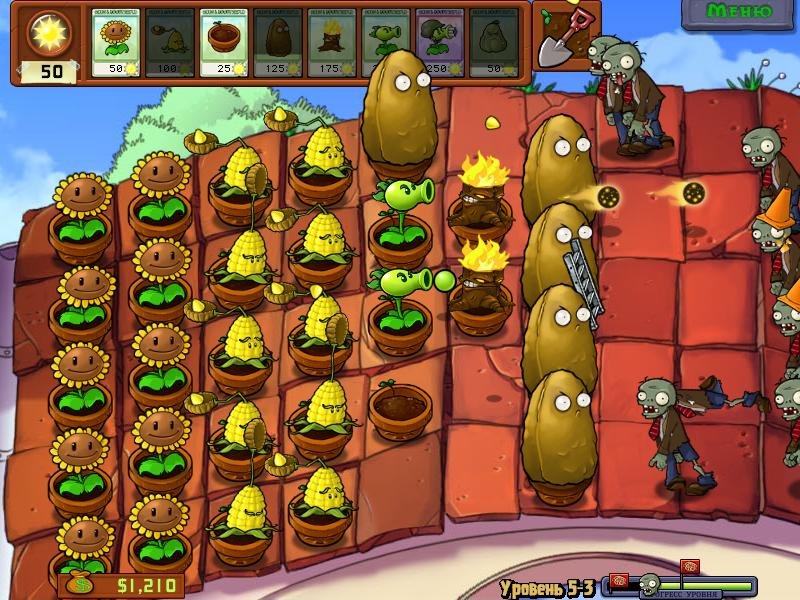Select the Flower Pot seed packet
800x600 pixels.
[224, 43]
